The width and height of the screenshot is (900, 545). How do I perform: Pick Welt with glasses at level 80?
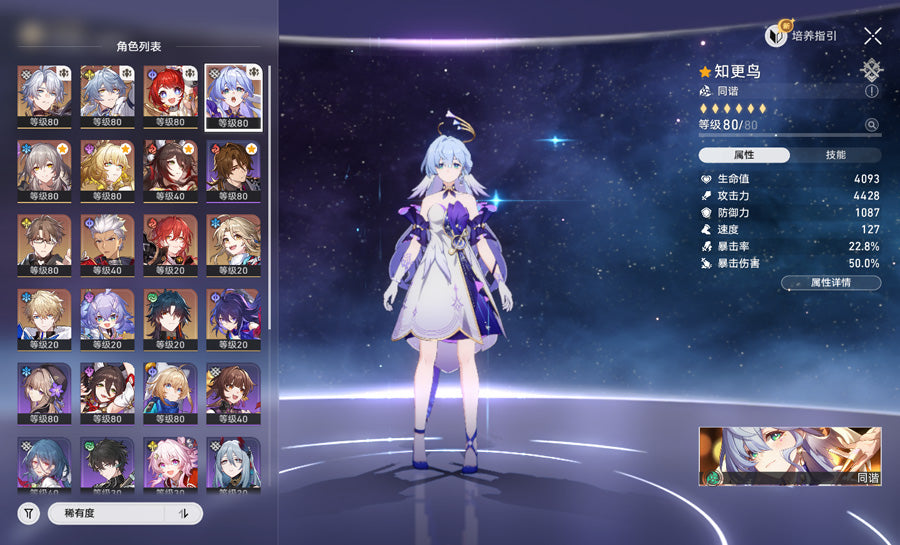click(x=45, y=246)
